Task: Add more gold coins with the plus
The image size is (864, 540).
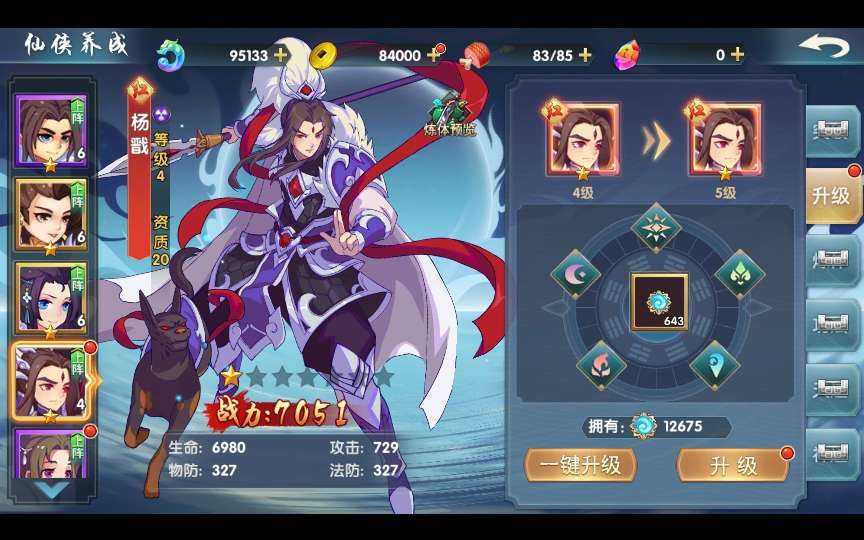Action: tap(433, 55)
